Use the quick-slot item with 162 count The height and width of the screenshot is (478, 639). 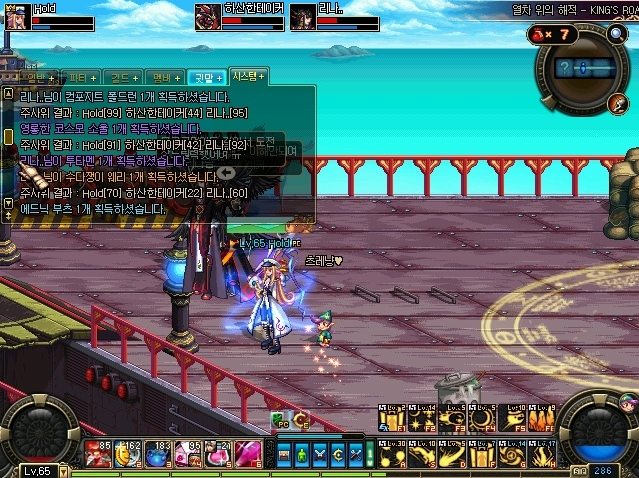coord(128,454)
